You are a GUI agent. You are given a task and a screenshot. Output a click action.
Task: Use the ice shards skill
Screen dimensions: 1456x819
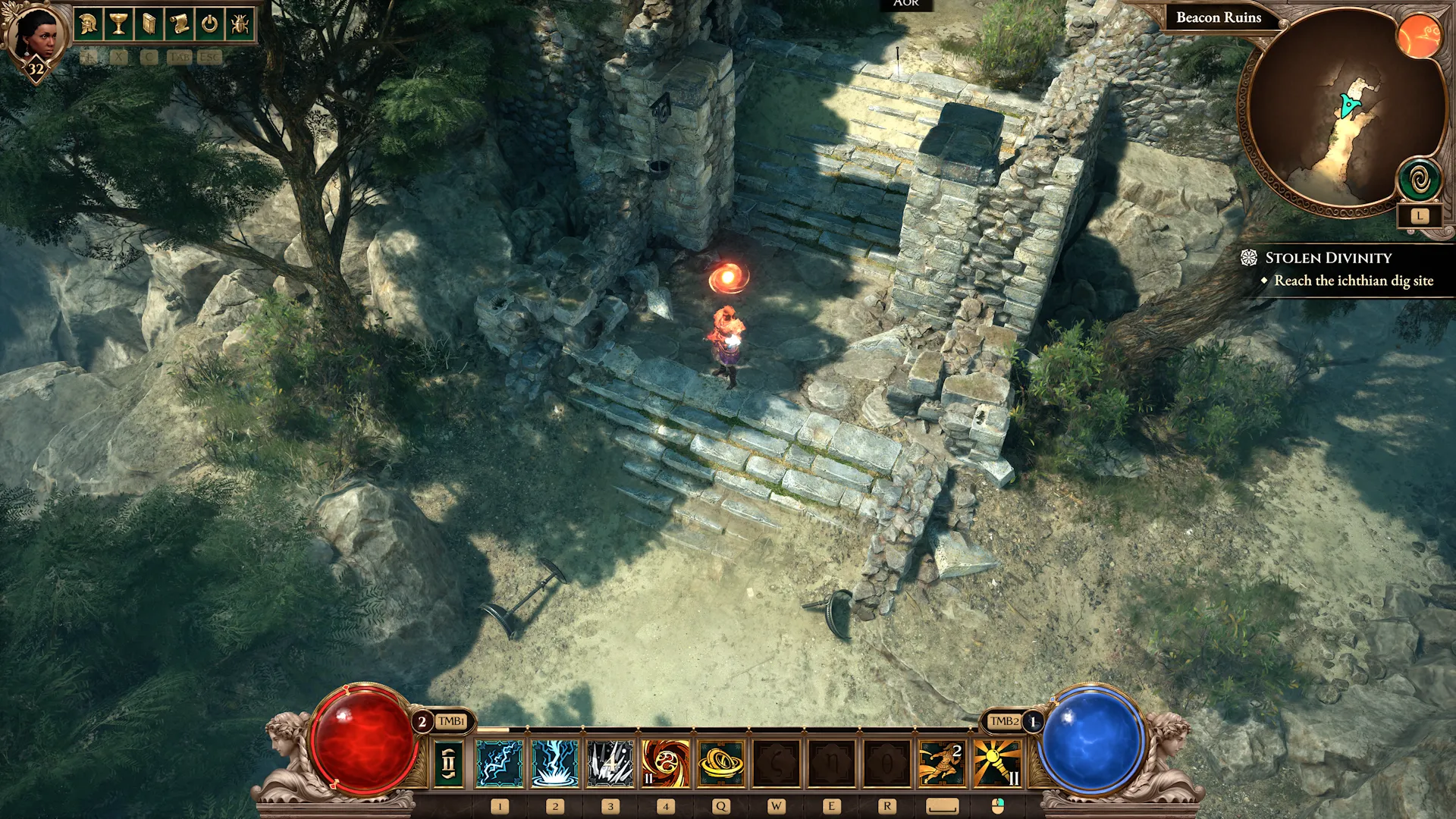[x=610, y=763]
